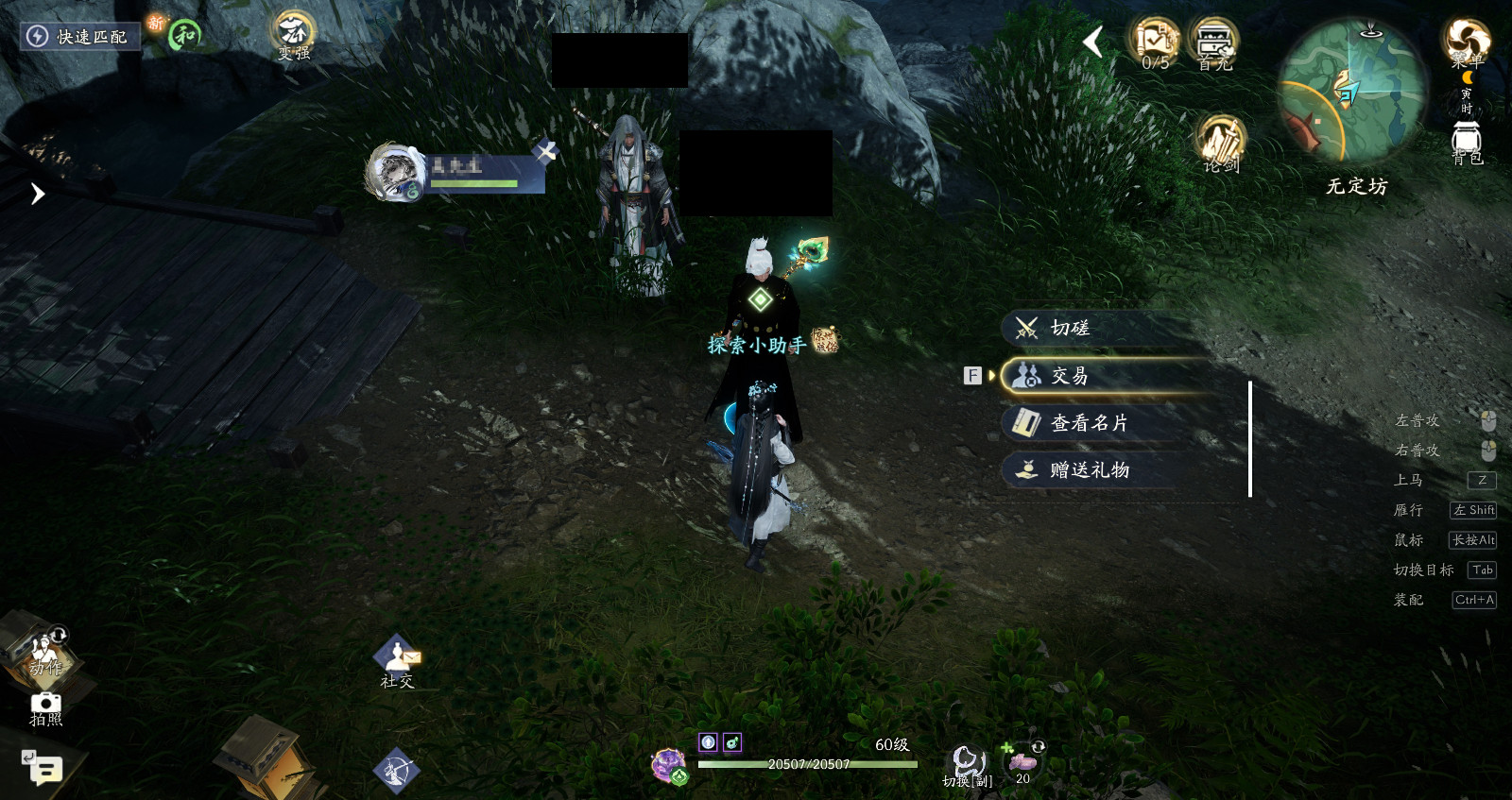Open the 论剑 sword duel icon

[x=1220, y=145]
